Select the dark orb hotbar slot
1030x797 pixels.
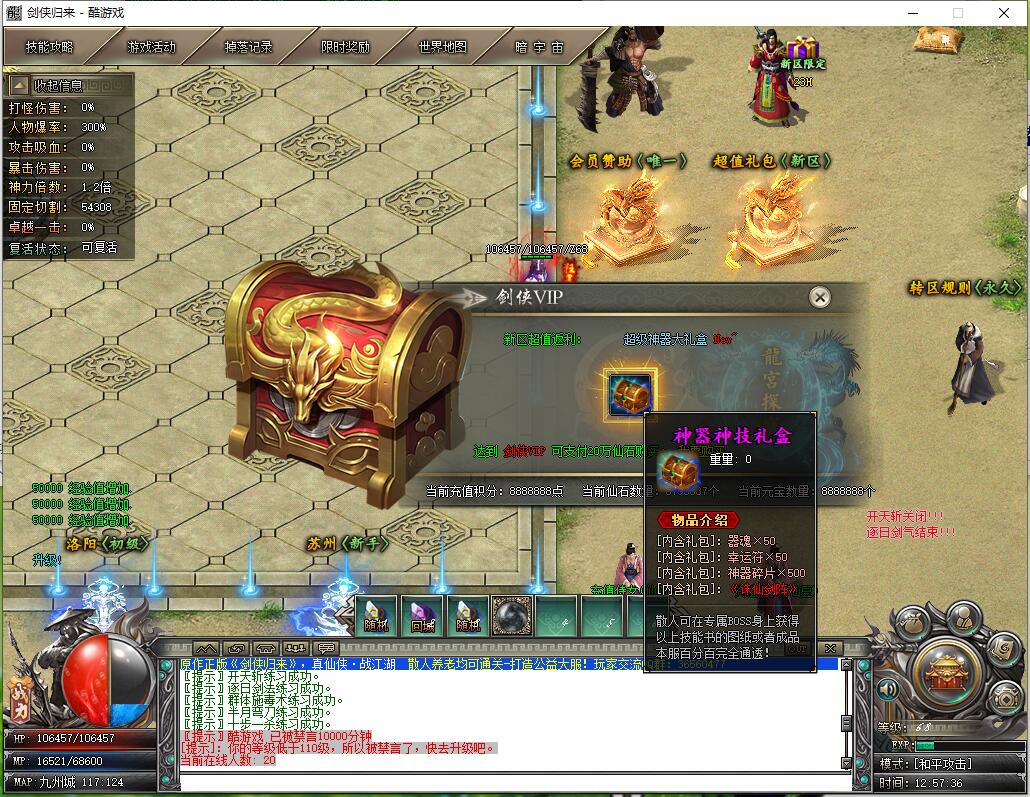coord(510,616)
